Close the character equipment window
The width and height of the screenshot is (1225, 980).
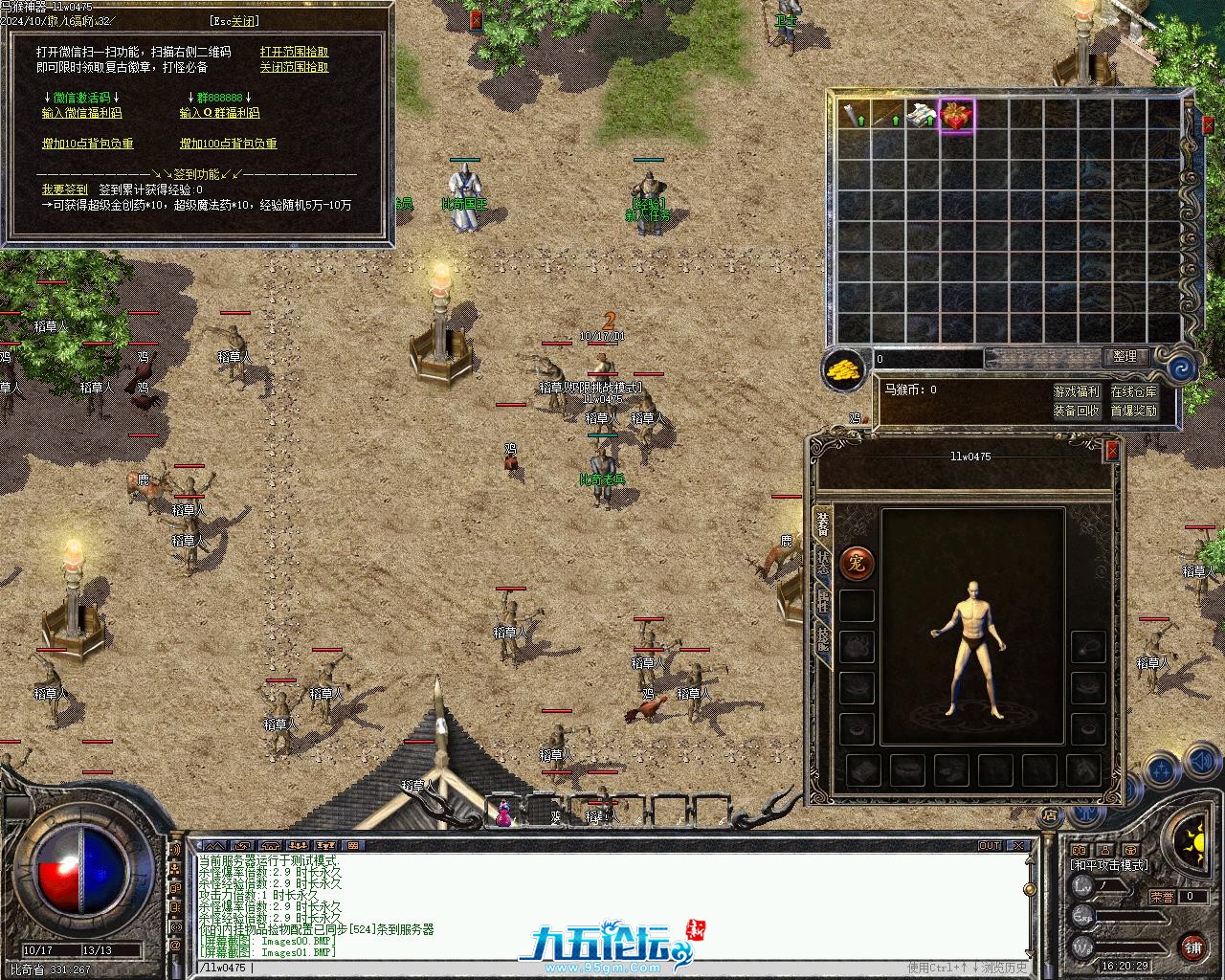pos(1111,450)
